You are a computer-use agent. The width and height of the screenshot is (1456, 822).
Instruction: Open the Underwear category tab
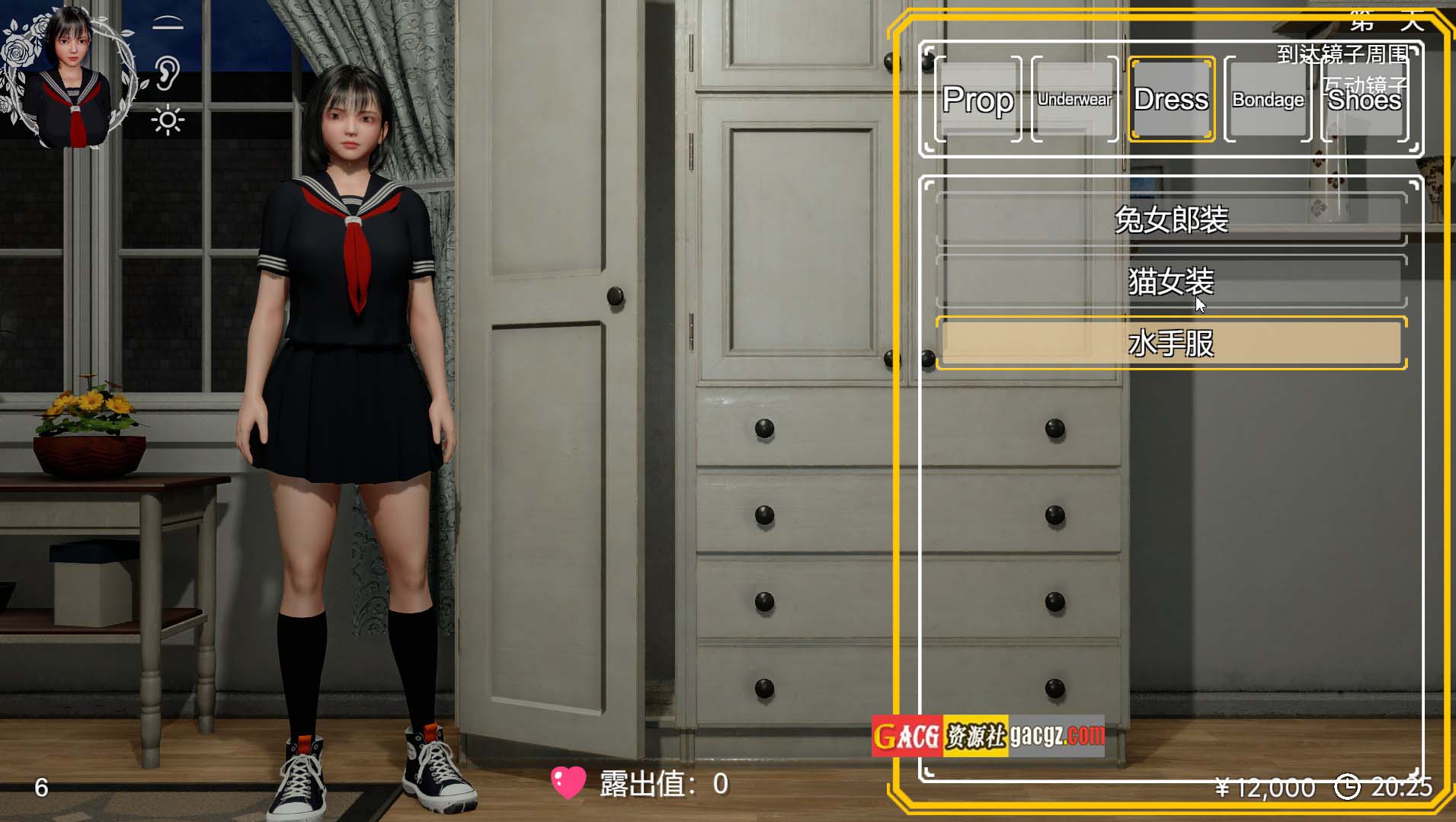(x=1074, y=100)
